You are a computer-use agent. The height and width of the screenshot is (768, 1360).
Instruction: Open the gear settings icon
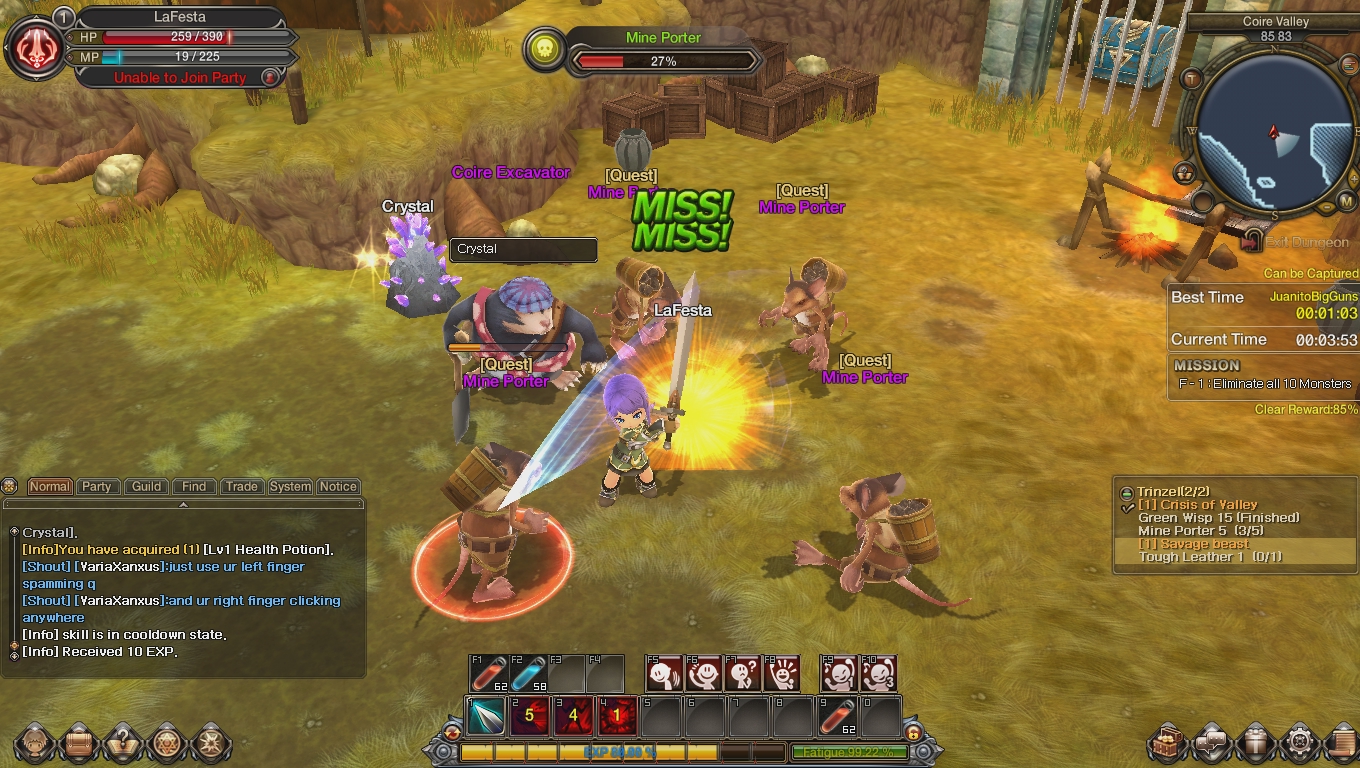pos(1300,744)
